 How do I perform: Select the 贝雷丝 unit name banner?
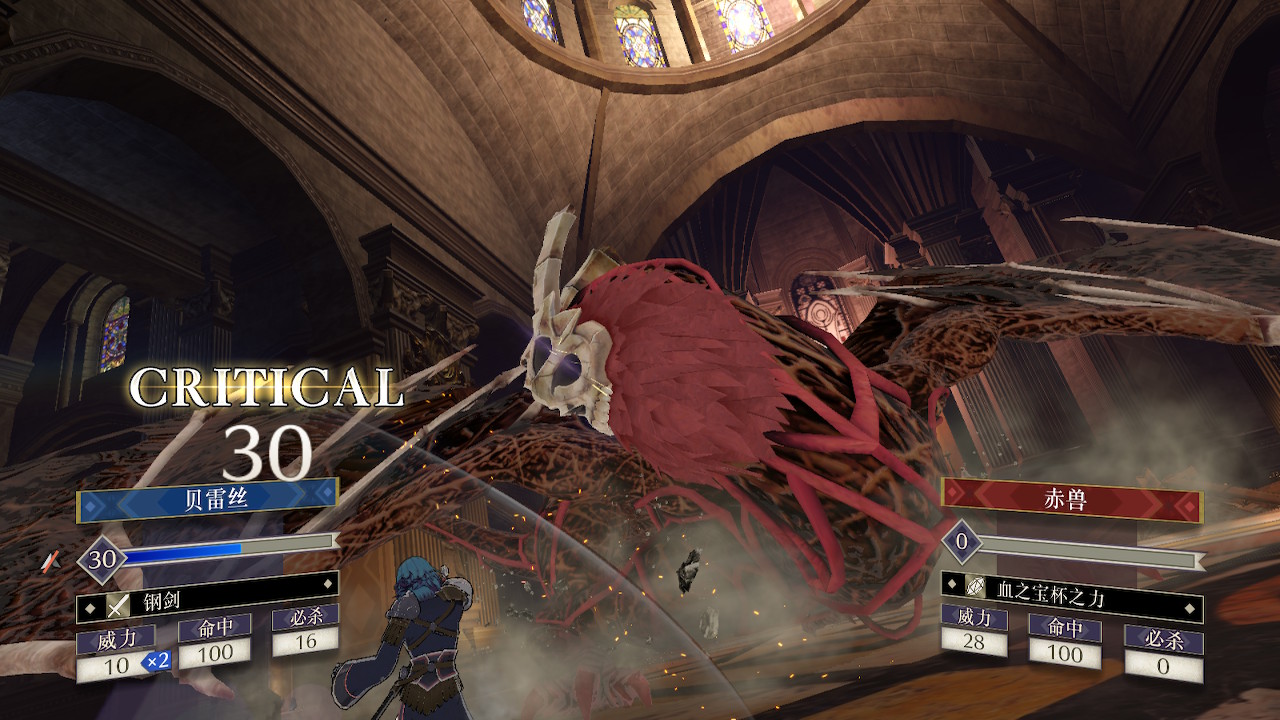tap(207, 500)
